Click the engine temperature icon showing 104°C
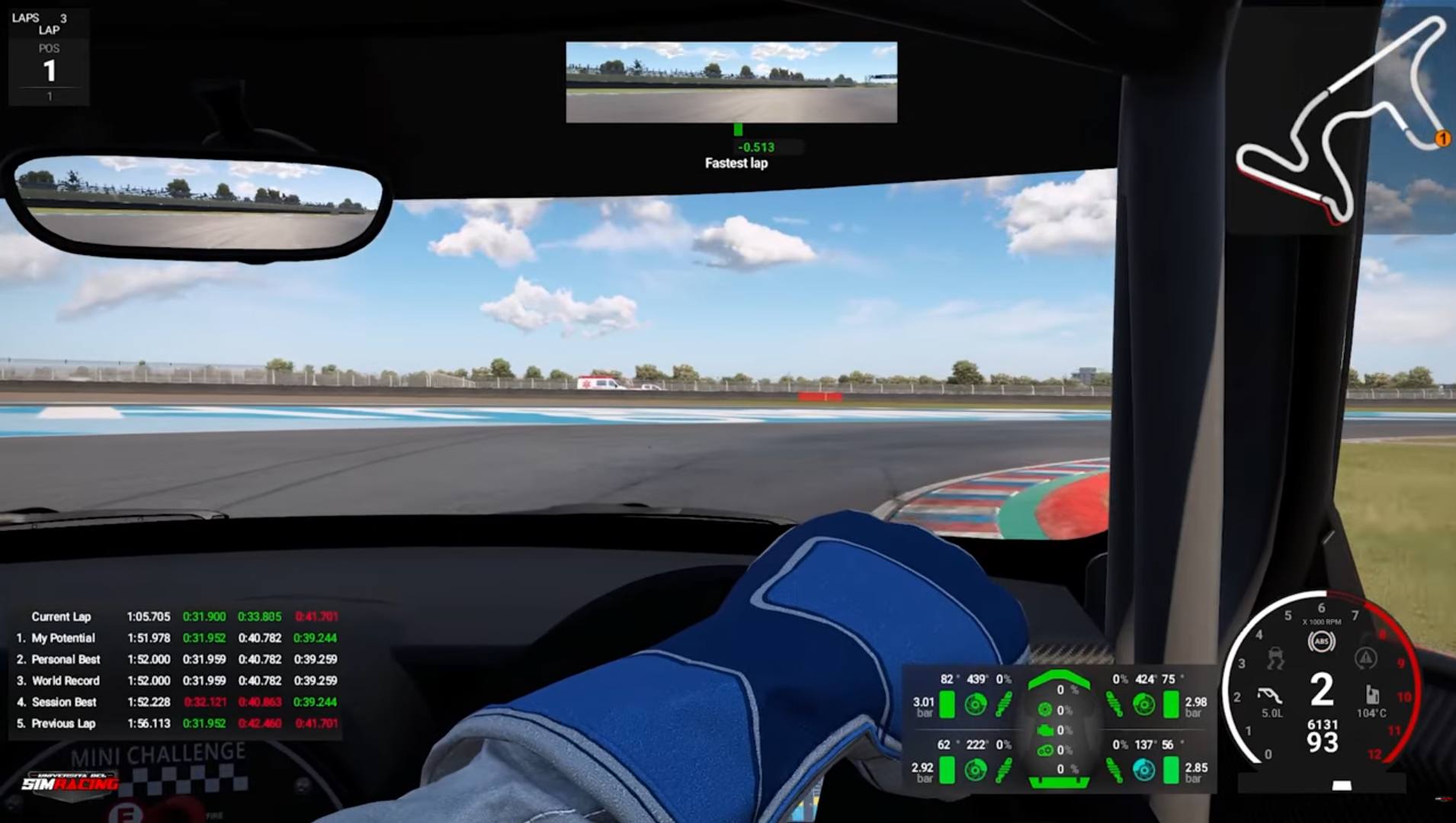Screen dimensions: 1456x823 (x=1373, y=694)
